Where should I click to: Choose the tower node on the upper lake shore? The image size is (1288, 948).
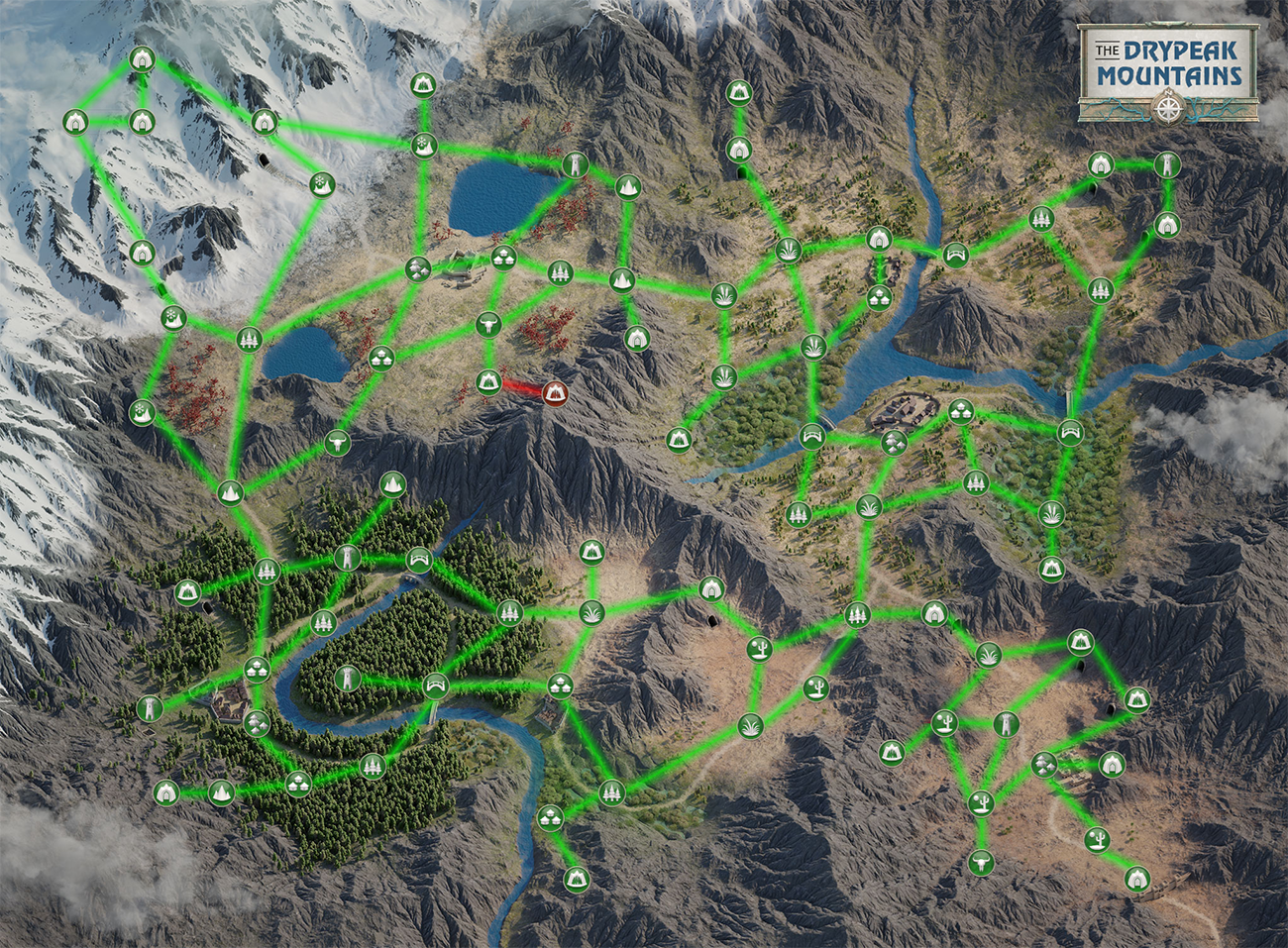(x=575, y=164)
